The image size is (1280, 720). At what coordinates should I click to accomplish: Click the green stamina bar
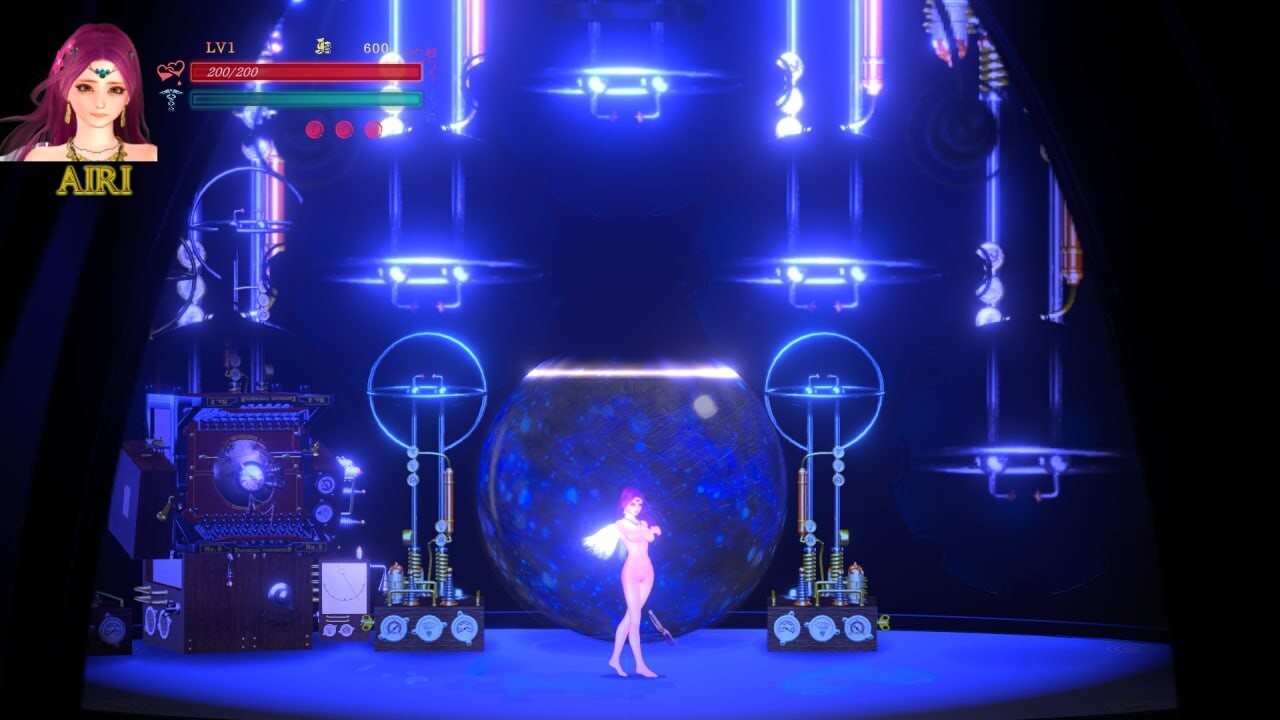coord(305,100)
